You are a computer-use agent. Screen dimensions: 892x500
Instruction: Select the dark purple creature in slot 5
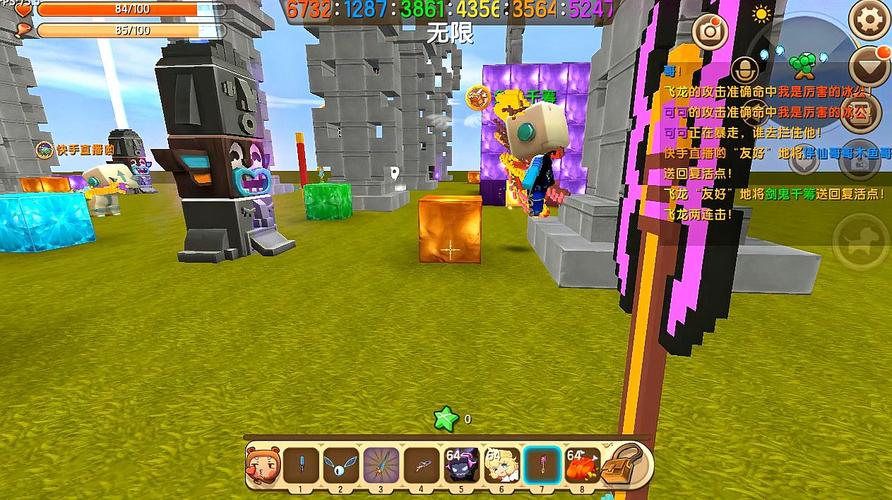point(461,465)
